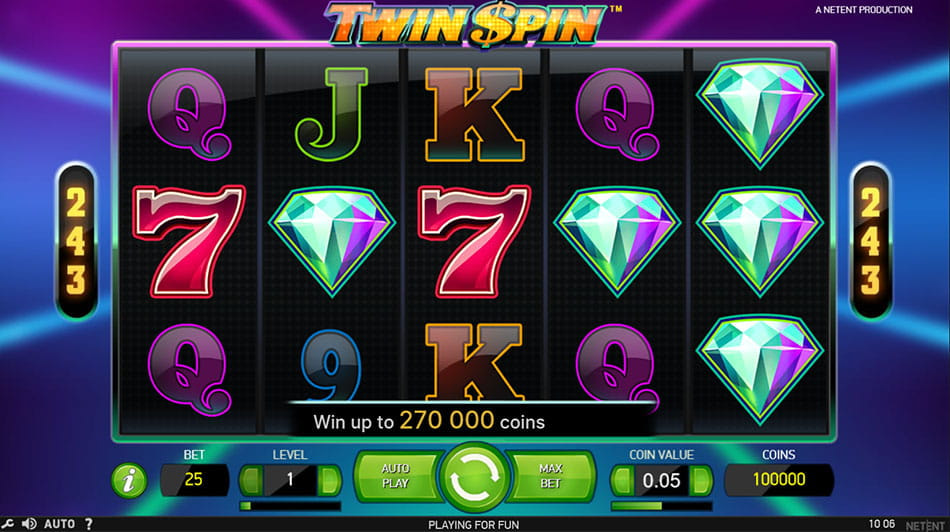Raise the Coin Value
950x532 pixels.
(x=700, y=480)
